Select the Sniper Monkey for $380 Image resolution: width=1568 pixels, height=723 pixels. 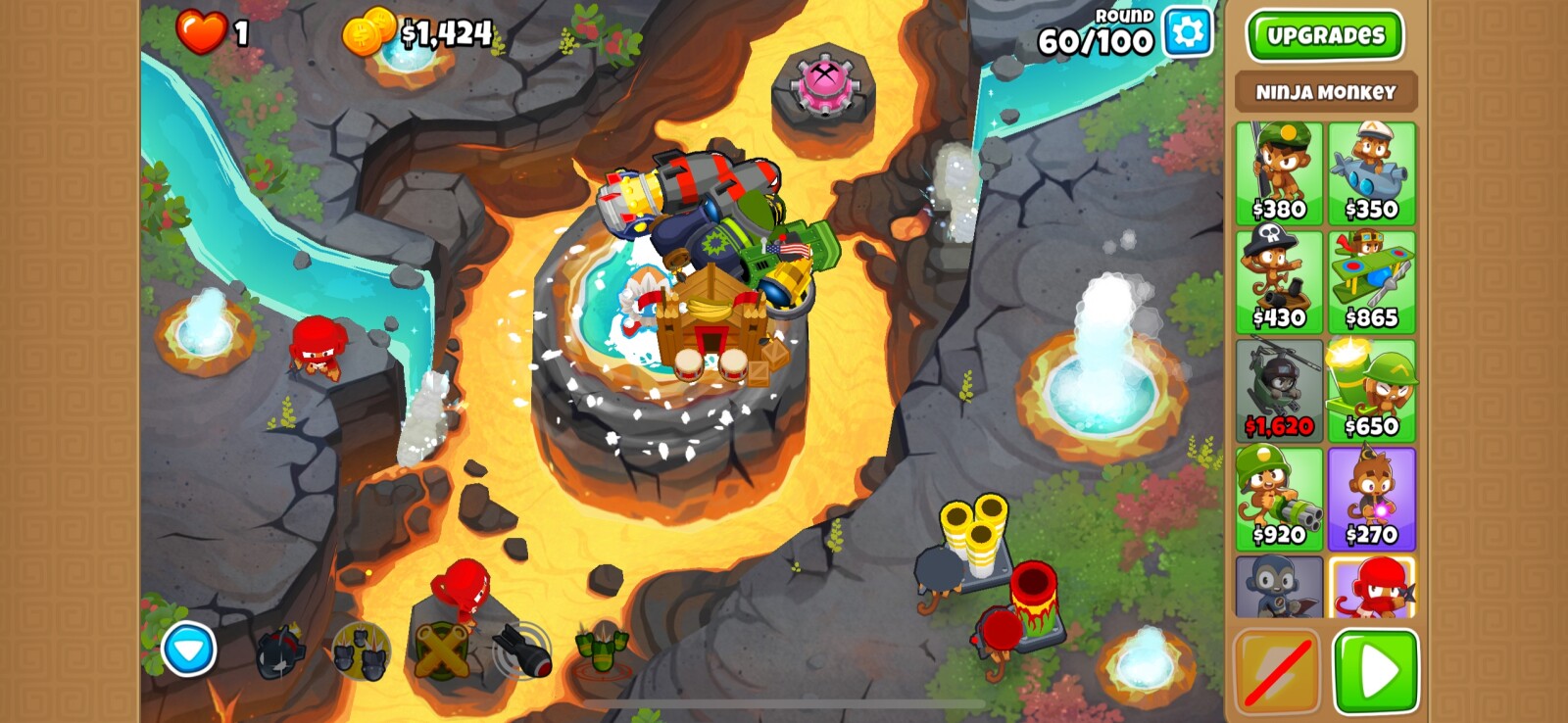(x=1279, y=173)
